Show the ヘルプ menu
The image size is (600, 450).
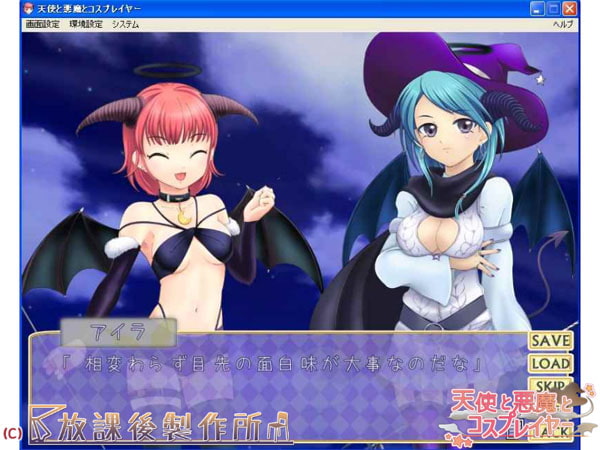pos(563,23)
